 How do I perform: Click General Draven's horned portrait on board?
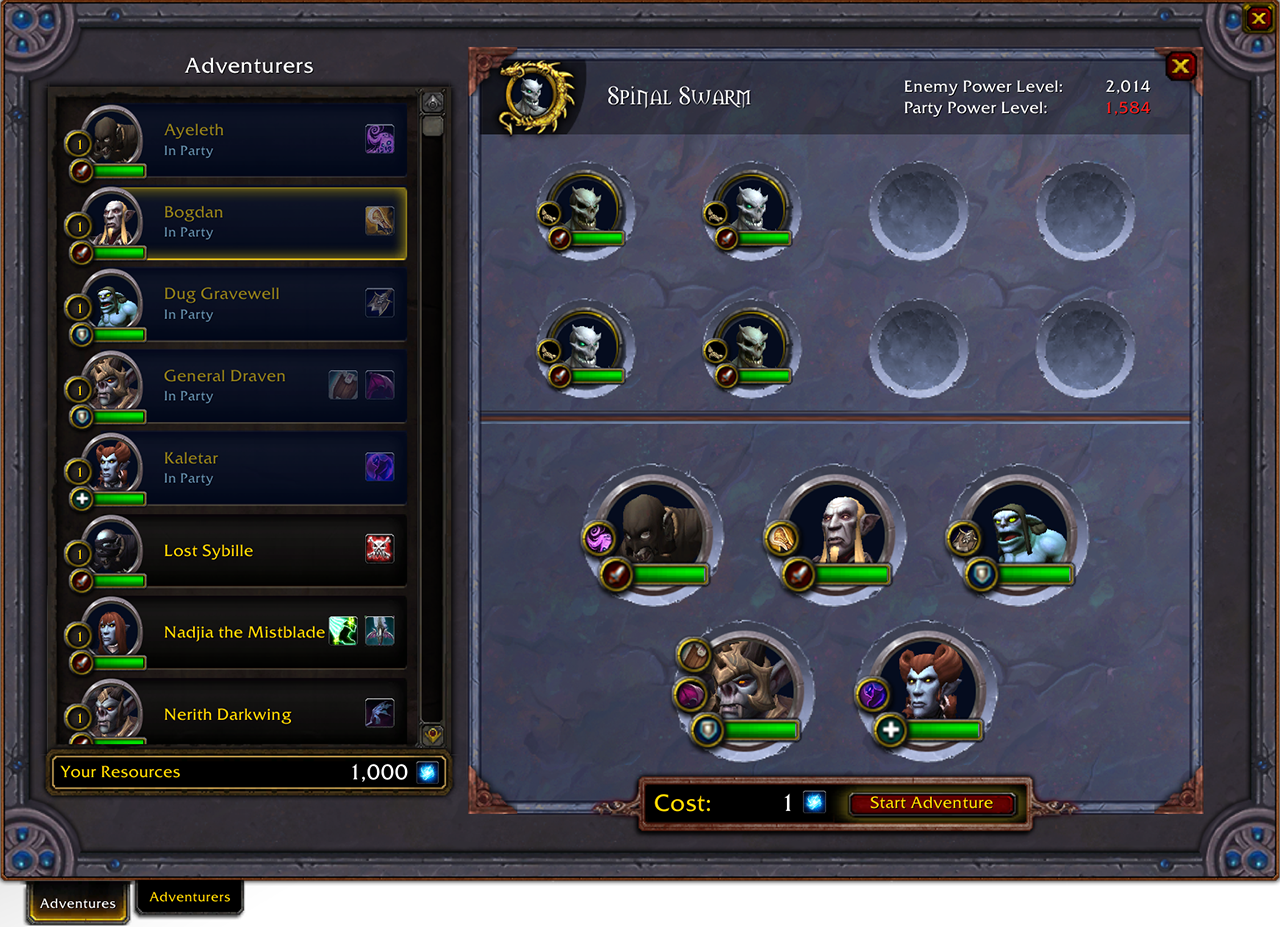coord(752,685)
